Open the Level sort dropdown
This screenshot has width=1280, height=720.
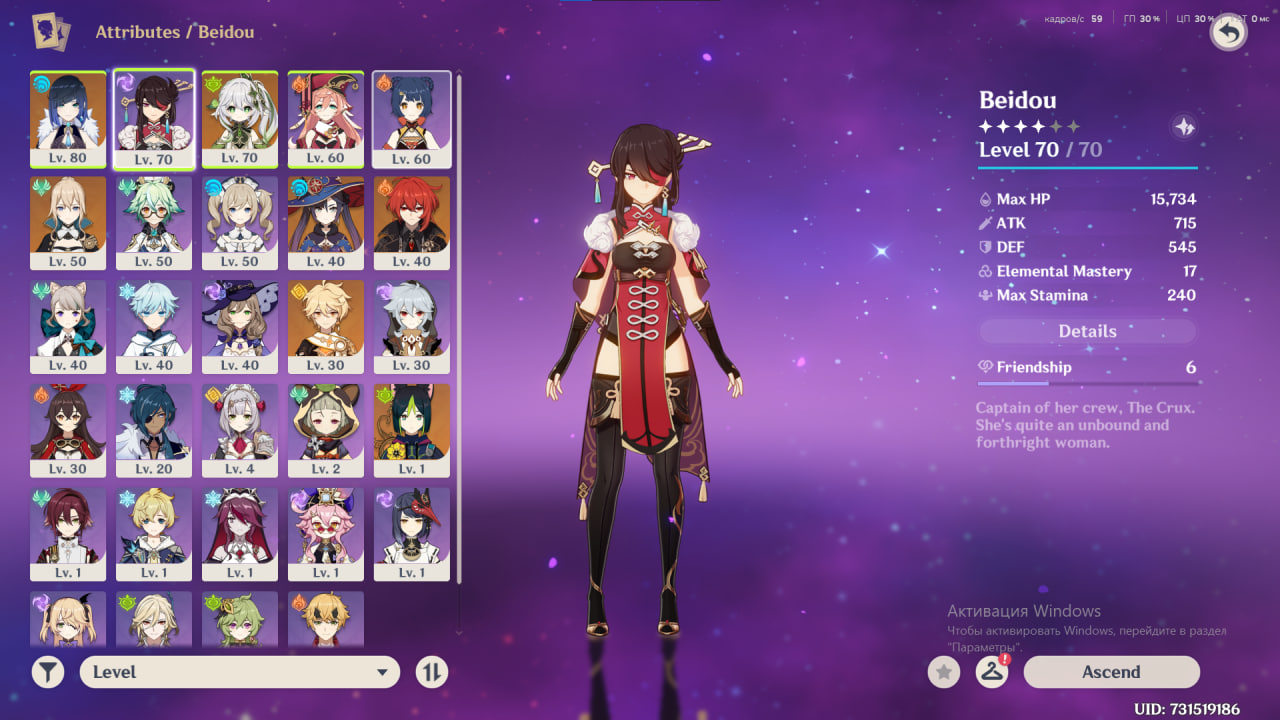[240, 672]
